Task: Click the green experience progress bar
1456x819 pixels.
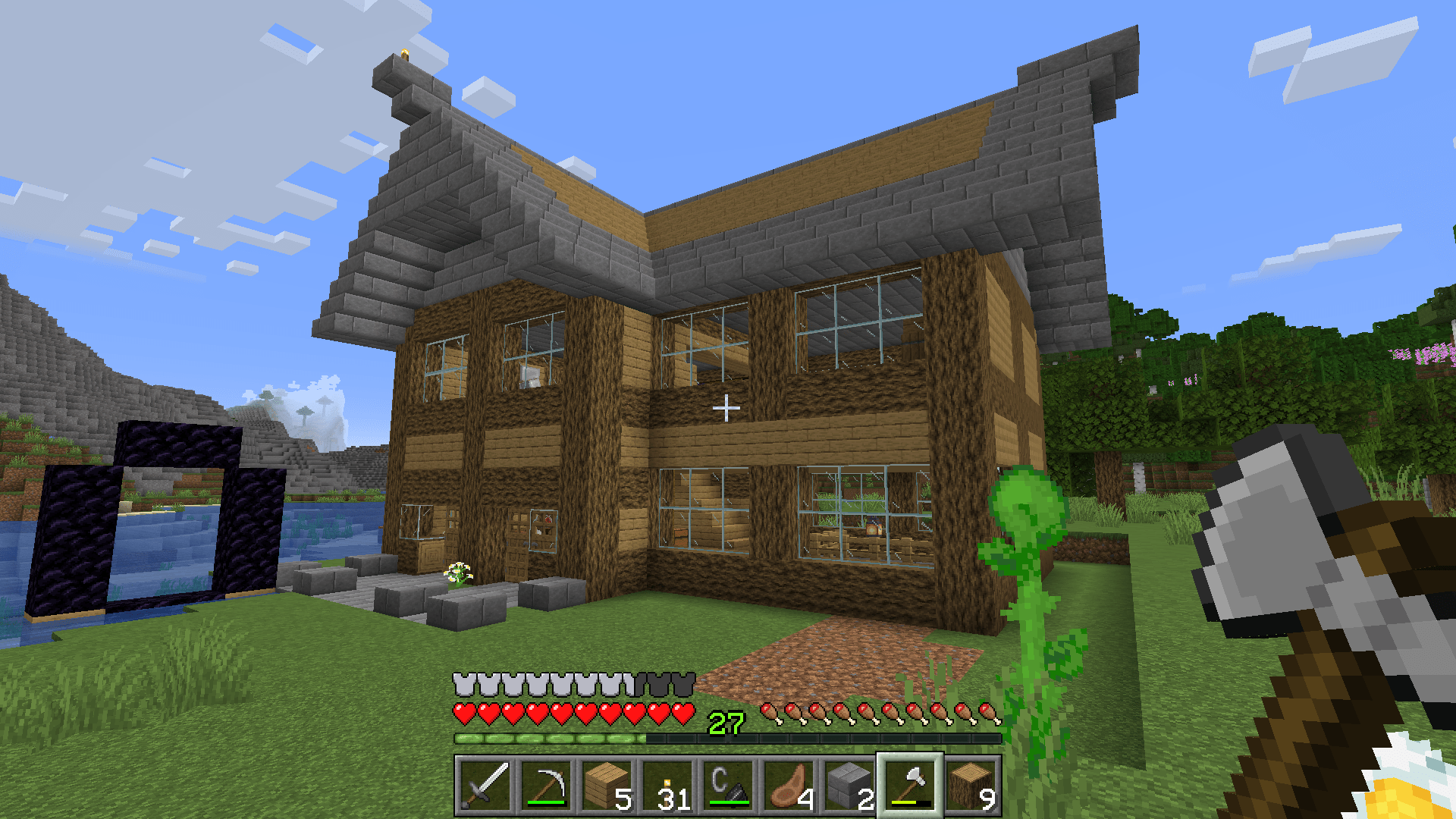Action: (554, 737)
